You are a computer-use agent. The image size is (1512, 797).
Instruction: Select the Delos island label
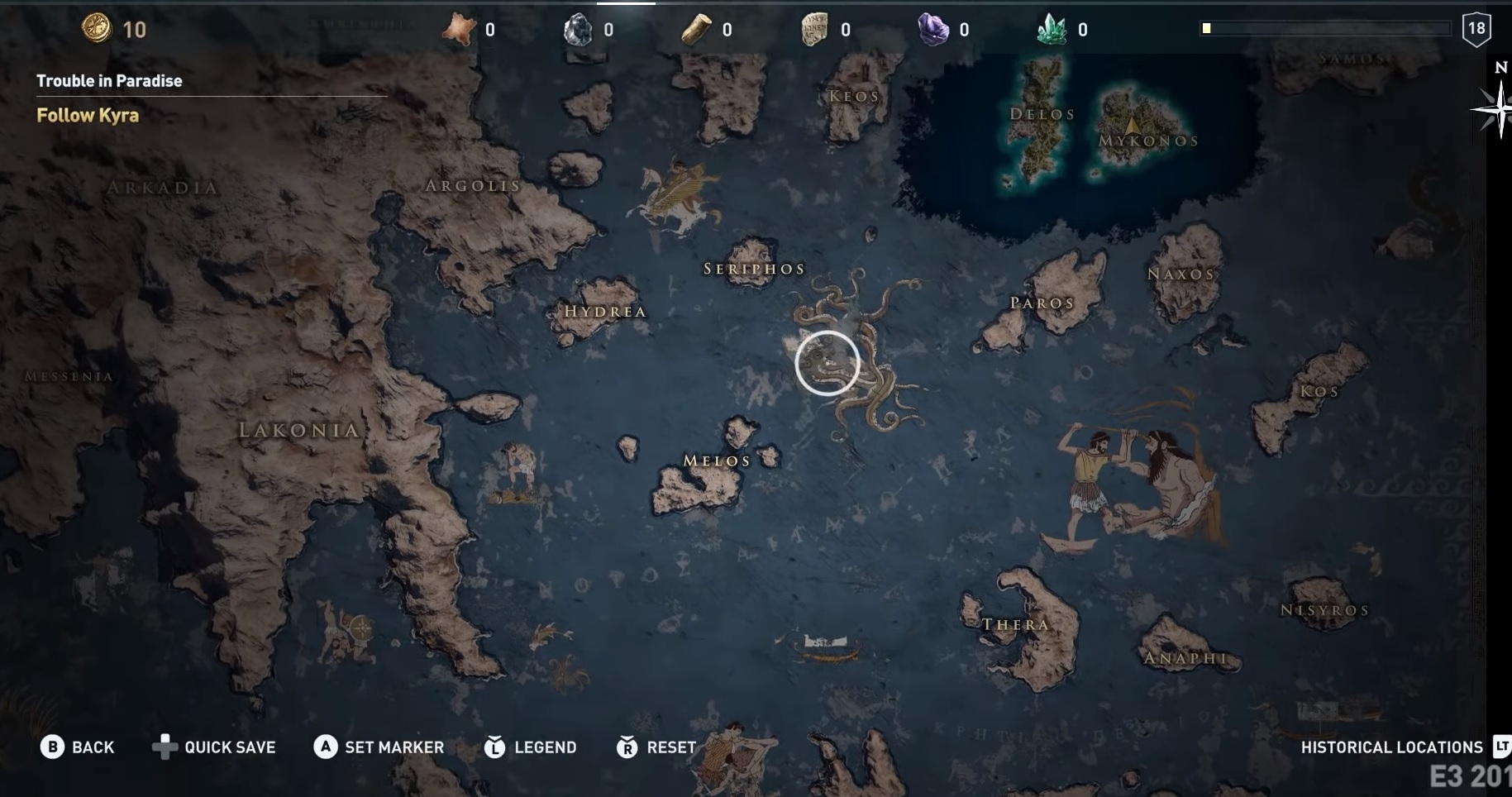click(1042, 114)
